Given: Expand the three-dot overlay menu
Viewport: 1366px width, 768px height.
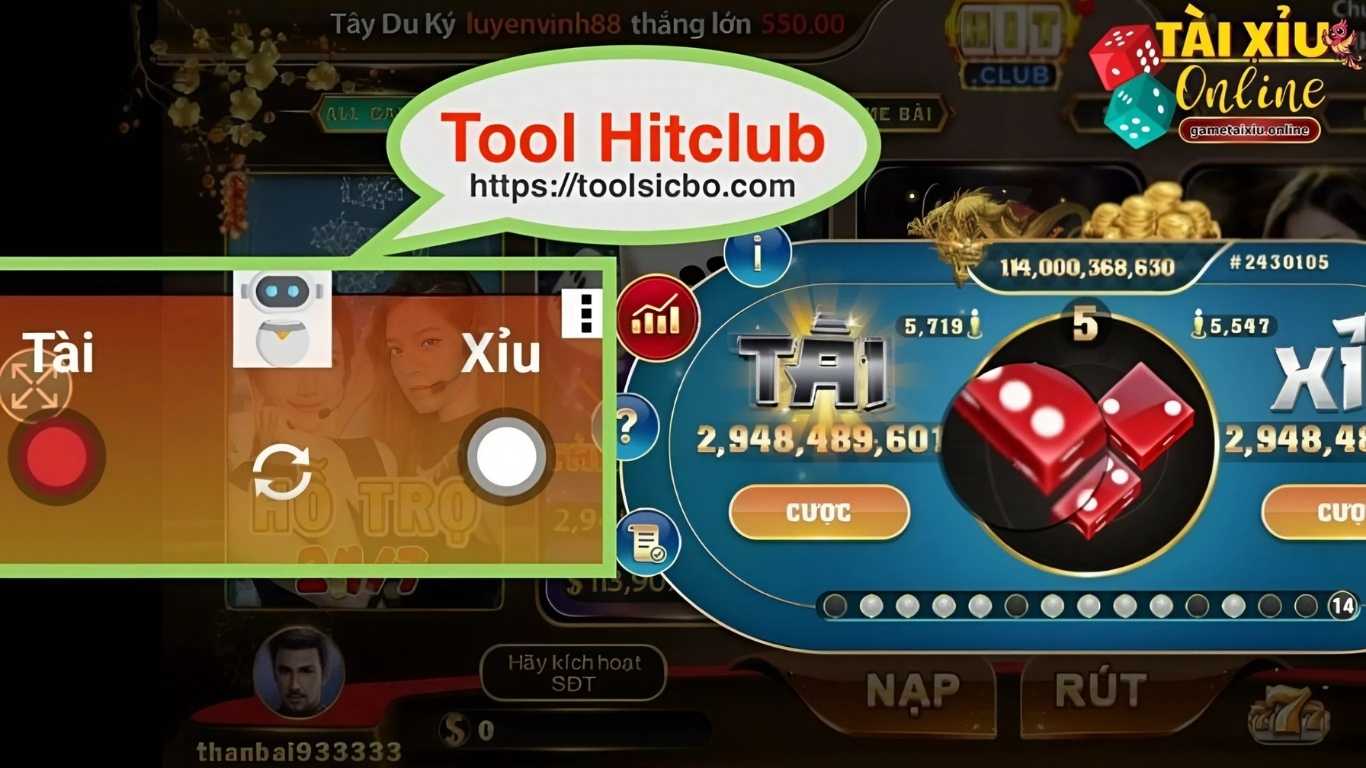Looking at the screenshot, I should (584, 313).
